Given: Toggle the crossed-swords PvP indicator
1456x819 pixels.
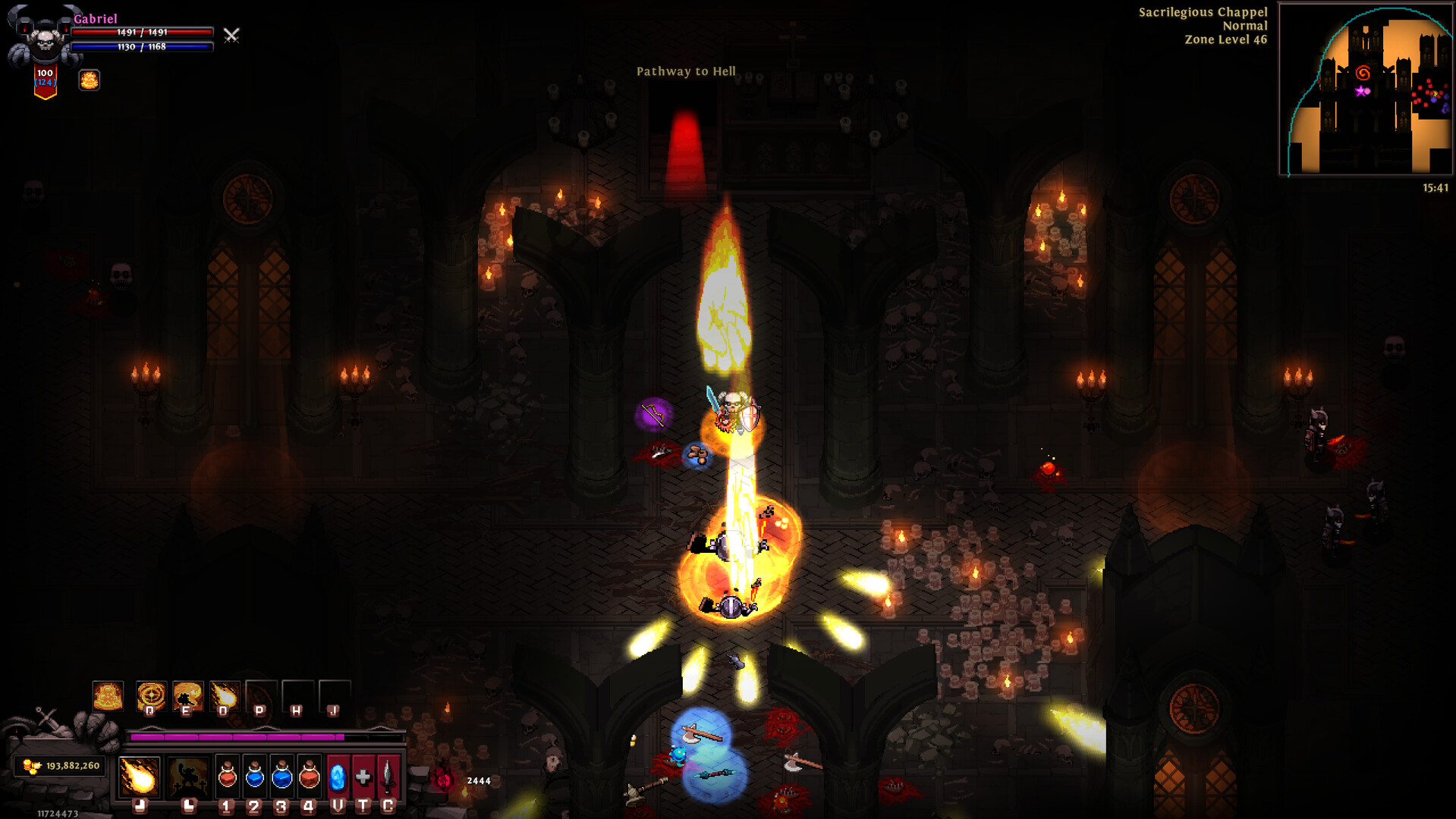Looking at the screenshot, I should 231,36.
